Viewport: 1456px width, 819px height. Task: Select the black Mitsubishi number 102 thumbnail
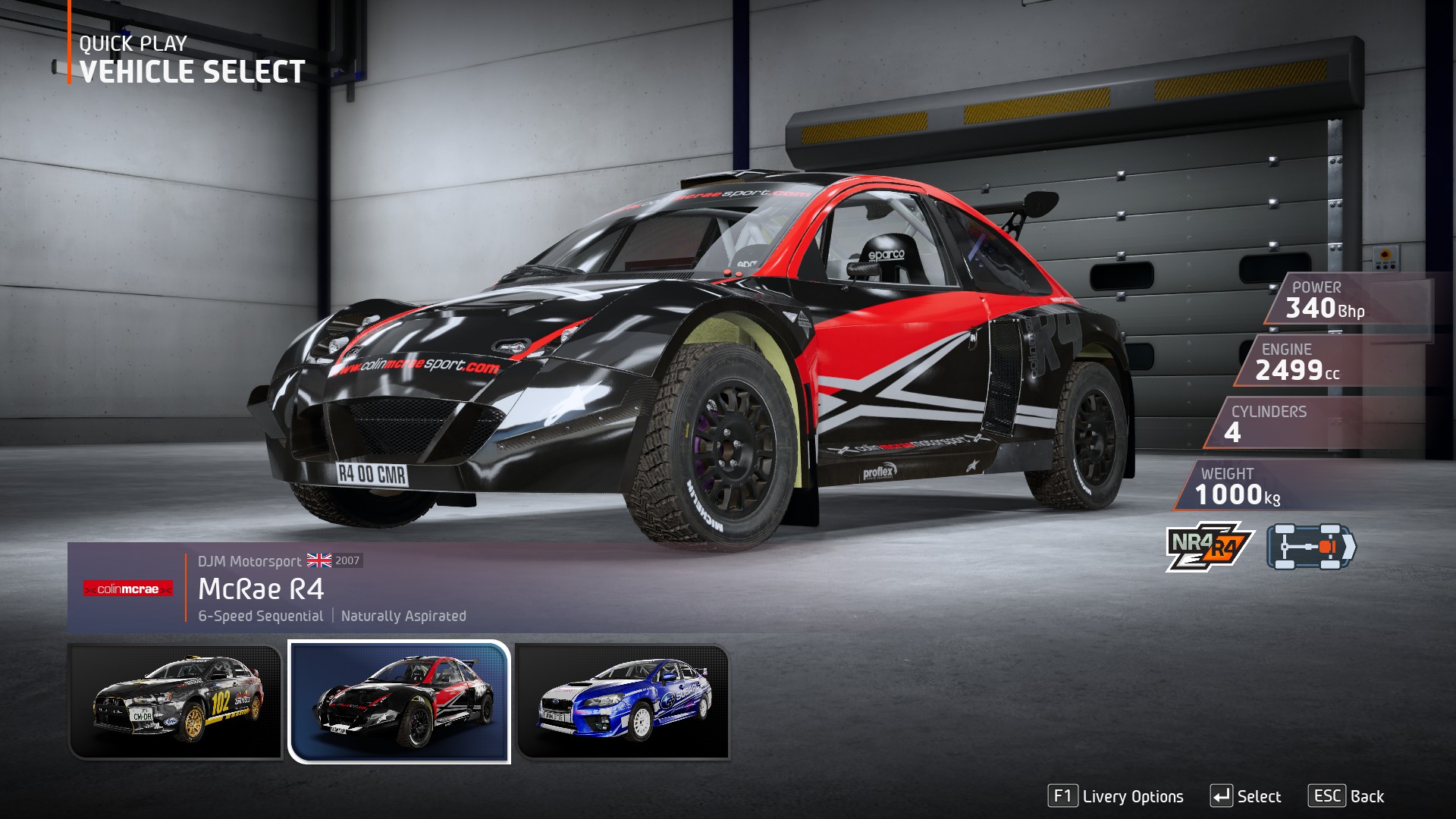tap(176, 701)
